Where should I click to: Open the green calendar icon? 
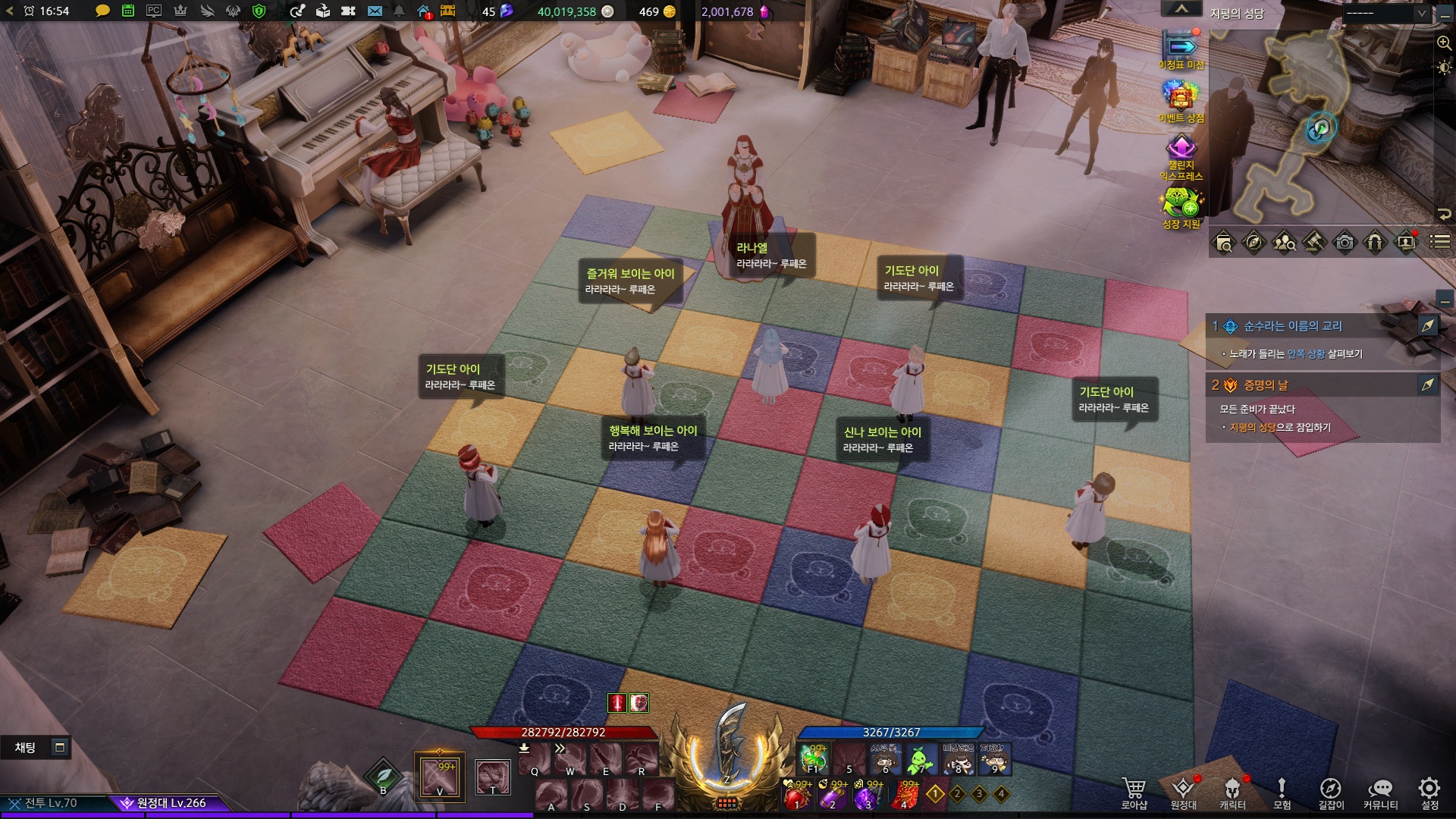(128, 11)
